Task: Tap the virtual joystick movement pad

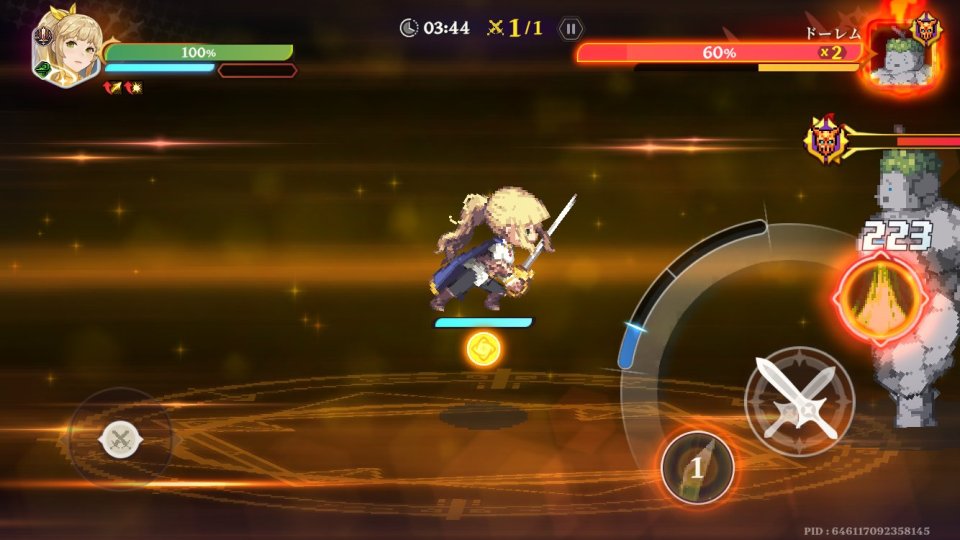Action: (x=121, y=438)
